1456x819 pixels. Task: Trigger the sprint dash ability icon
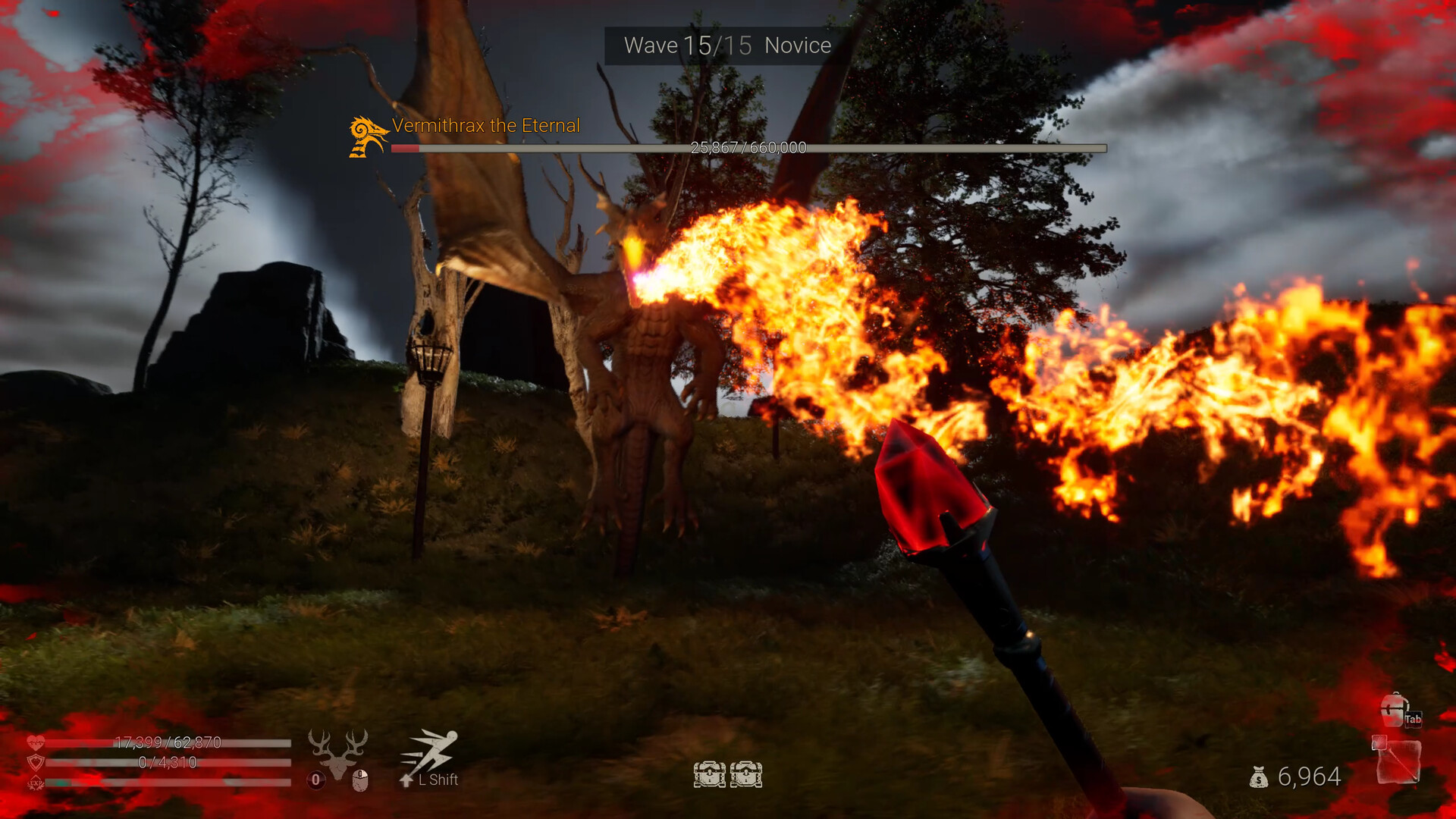point(431,752)
